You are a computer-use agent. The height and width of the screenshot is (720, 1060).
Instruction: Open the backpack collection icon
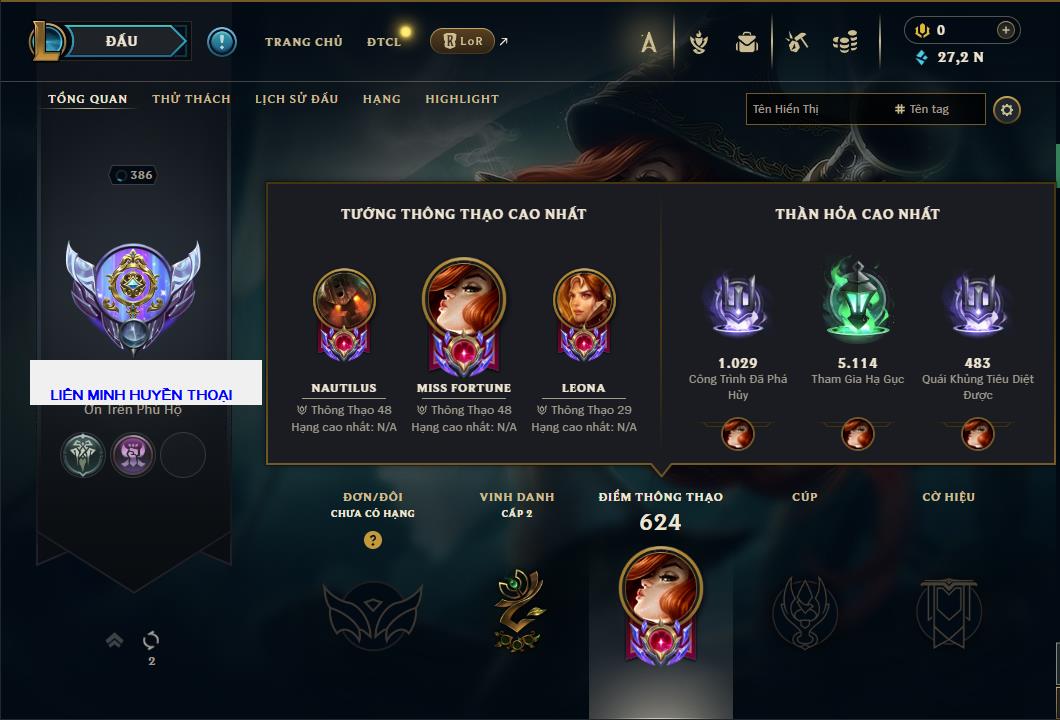point(746,42)
